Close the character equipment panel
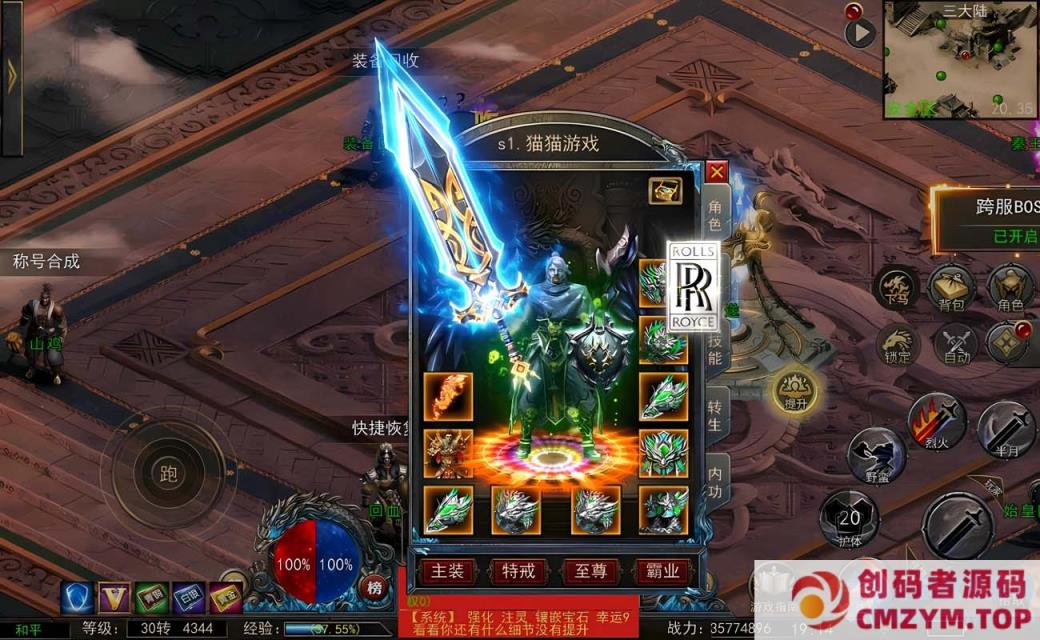 point(716,172)
